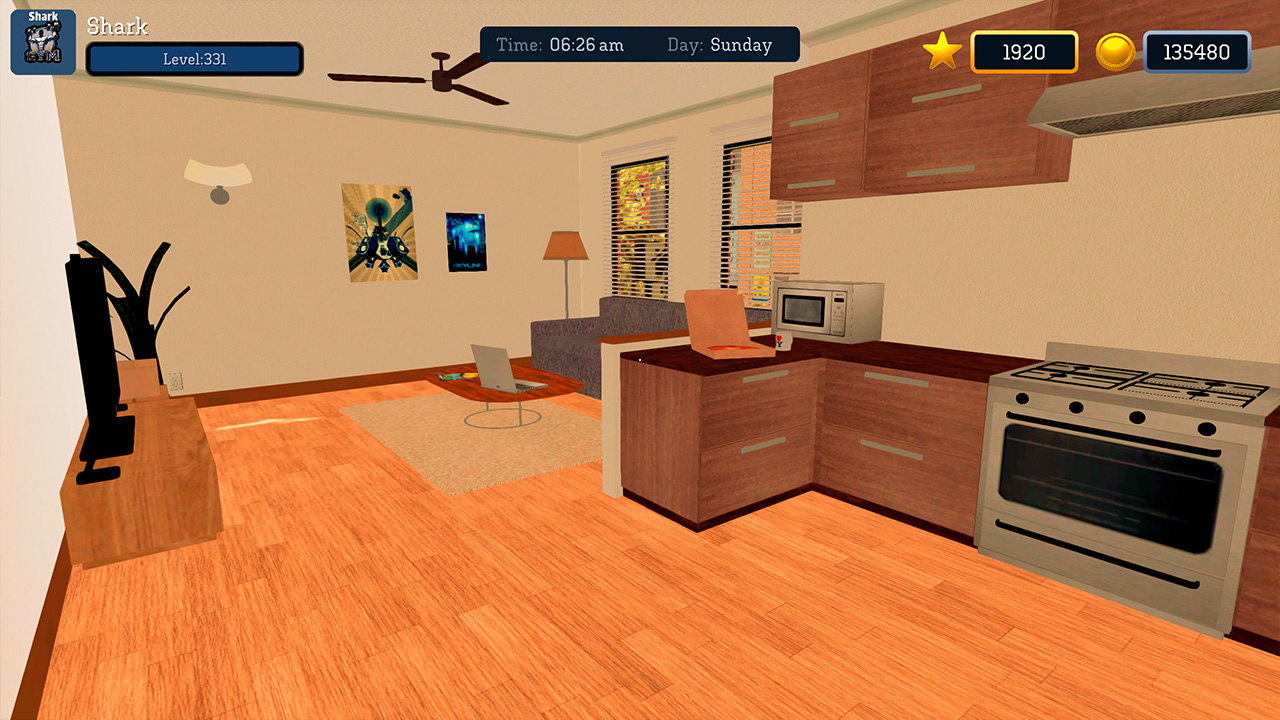Open the window blinds by the sofa
1280x720 pixels.
[x=640, y=220]
